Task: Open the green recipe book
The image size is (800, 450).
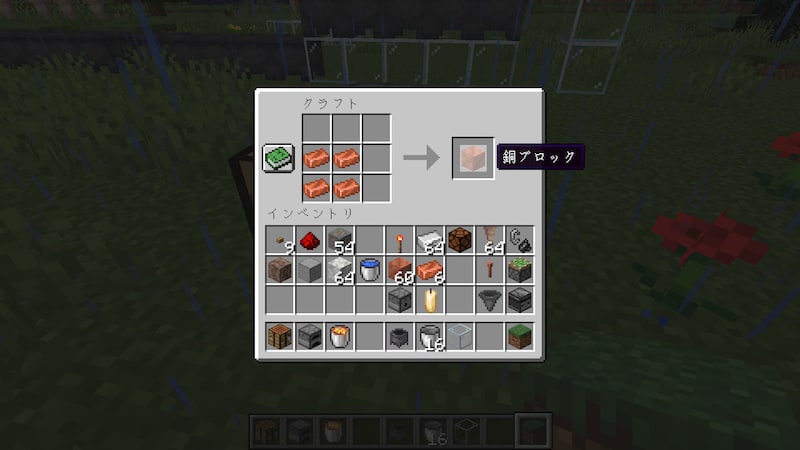Action: [279, 159]
